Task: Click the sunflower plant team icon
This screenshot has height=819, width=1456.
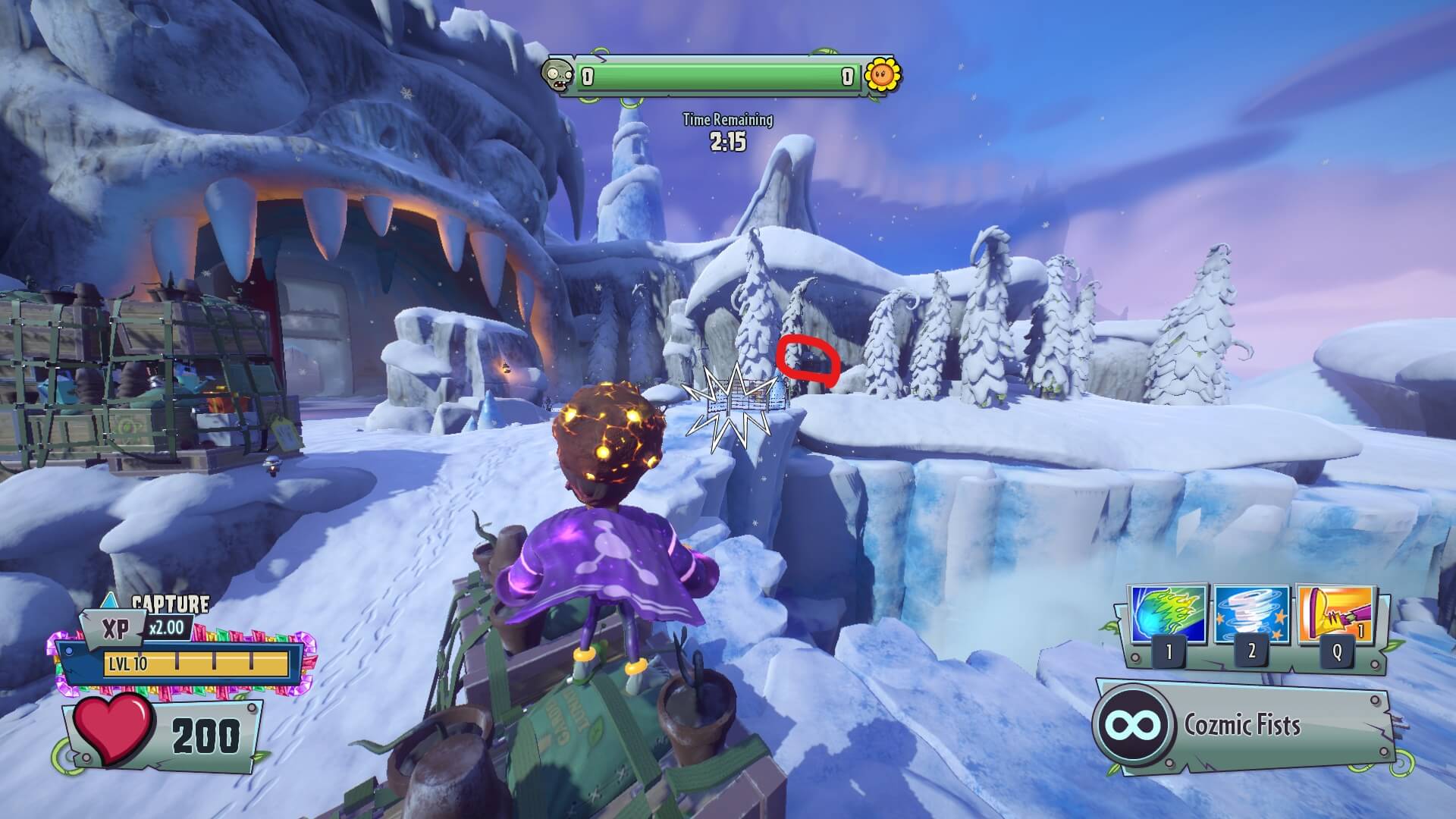Action: [x=882, y=74]
